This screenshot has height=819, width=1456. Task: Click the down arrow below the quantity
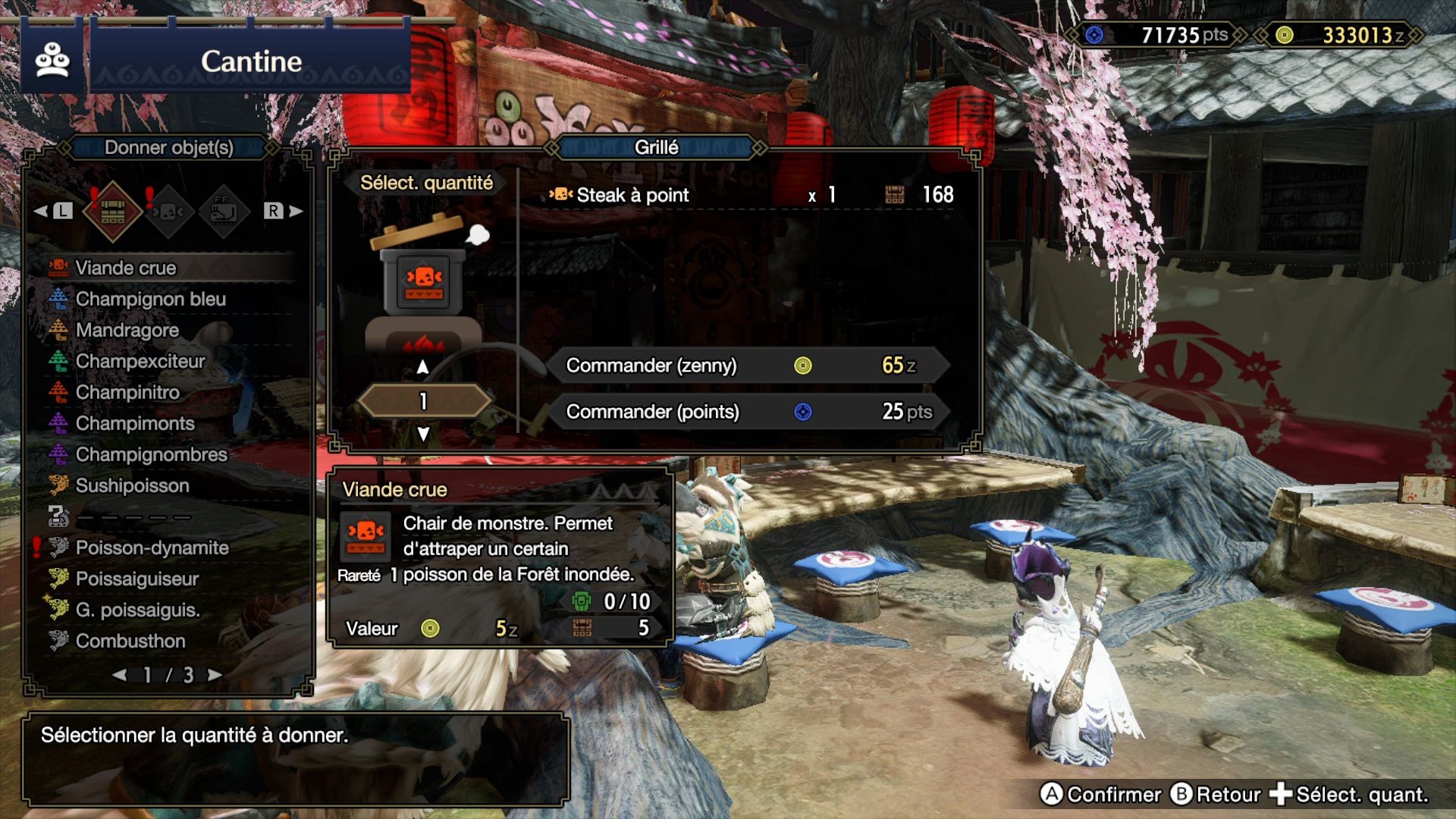tap(422, 433)
